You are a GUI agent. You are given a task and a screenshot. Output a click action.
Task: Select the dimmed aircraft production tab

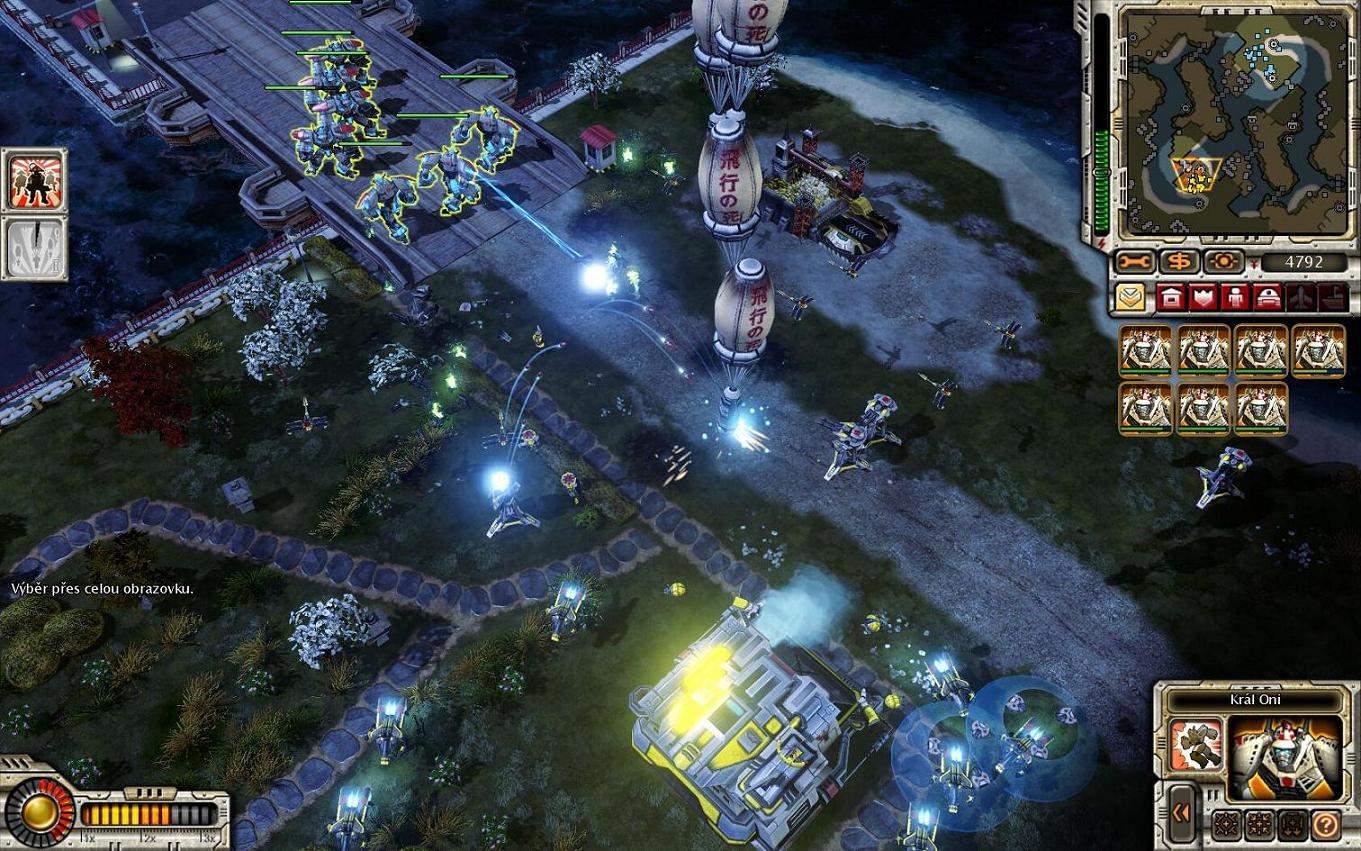1301,298
